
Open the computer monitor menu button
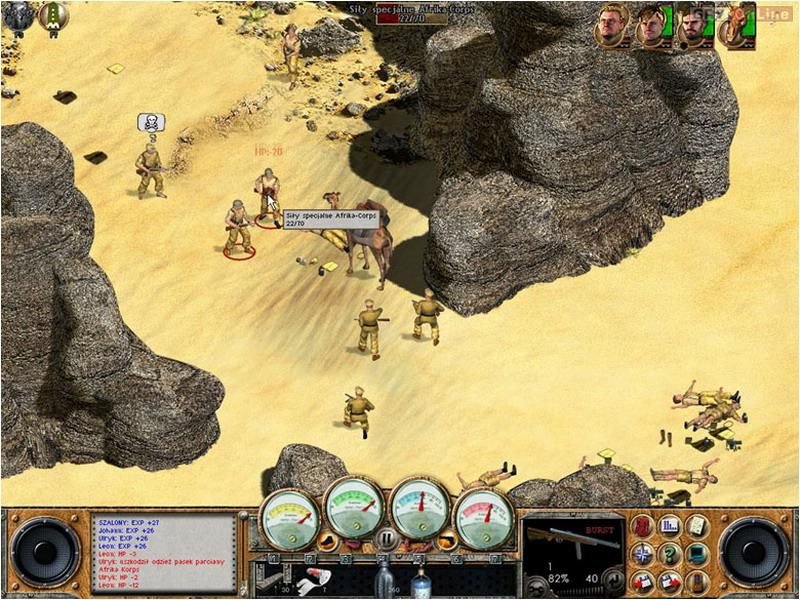[696, 552]
